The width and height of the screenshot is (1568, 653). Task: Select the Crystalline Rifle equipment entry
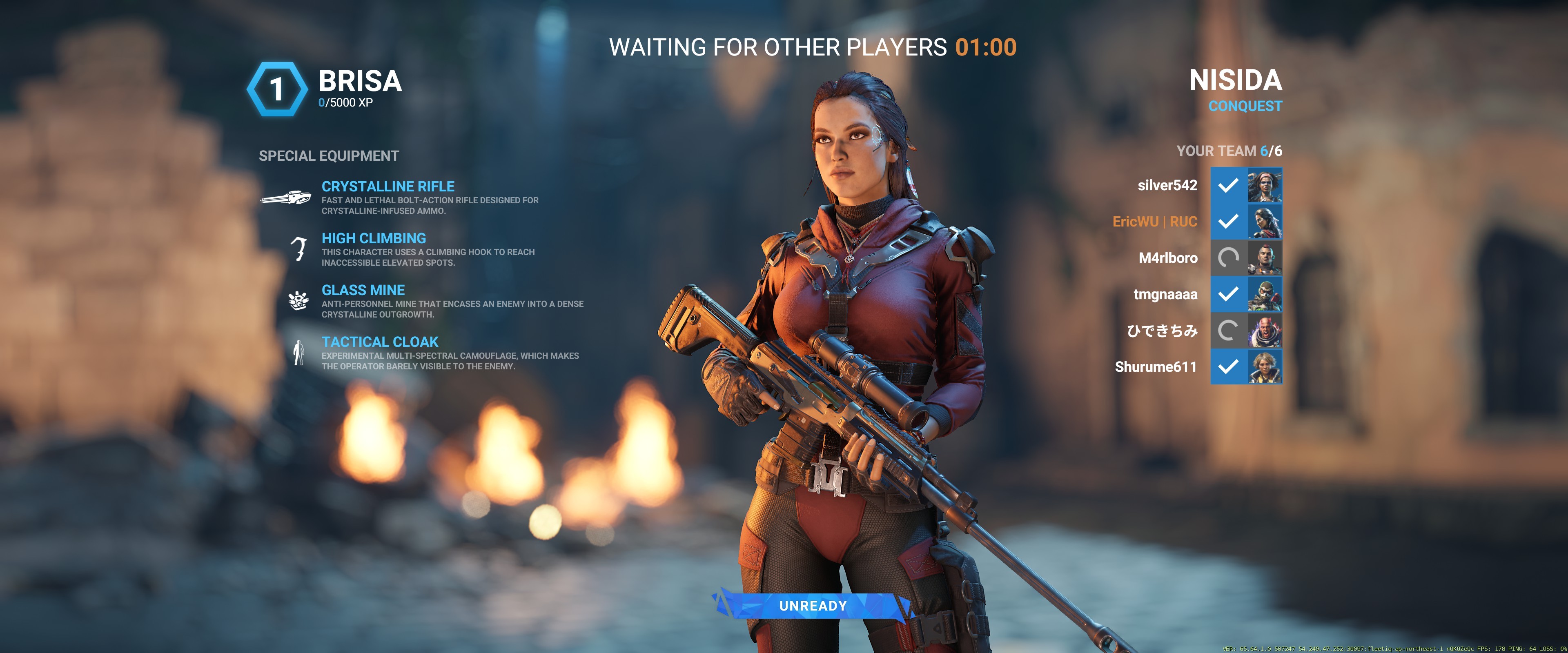(x=388, y=187)
